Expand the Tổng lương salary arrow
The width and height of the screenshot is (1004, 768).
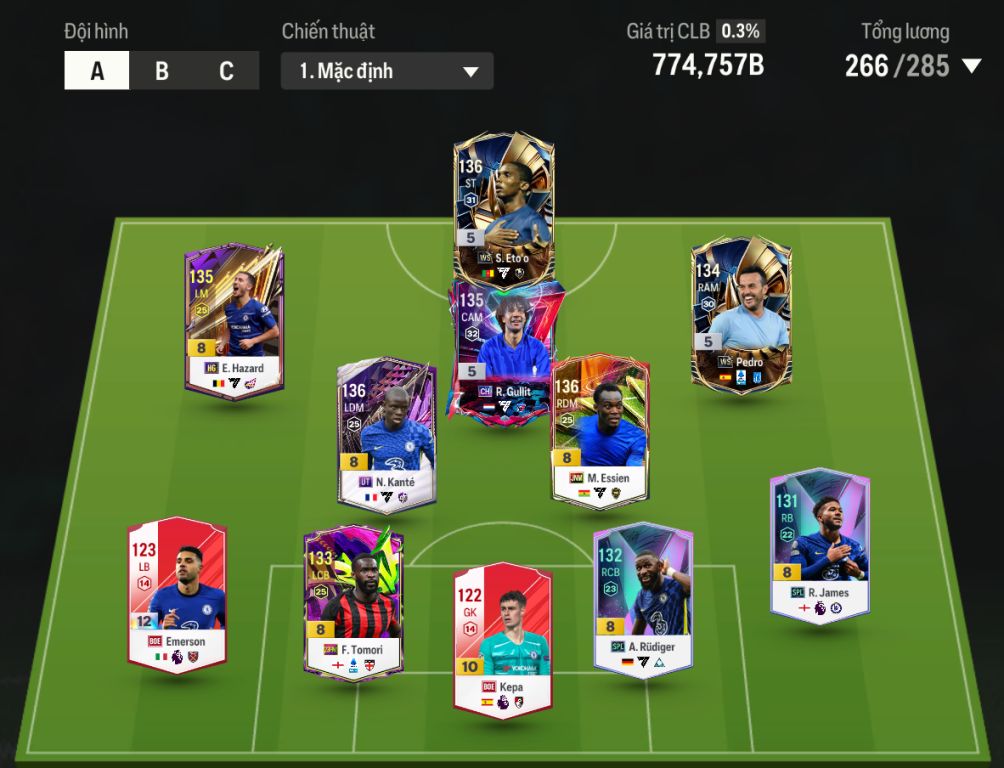click(x=971, y=66)
